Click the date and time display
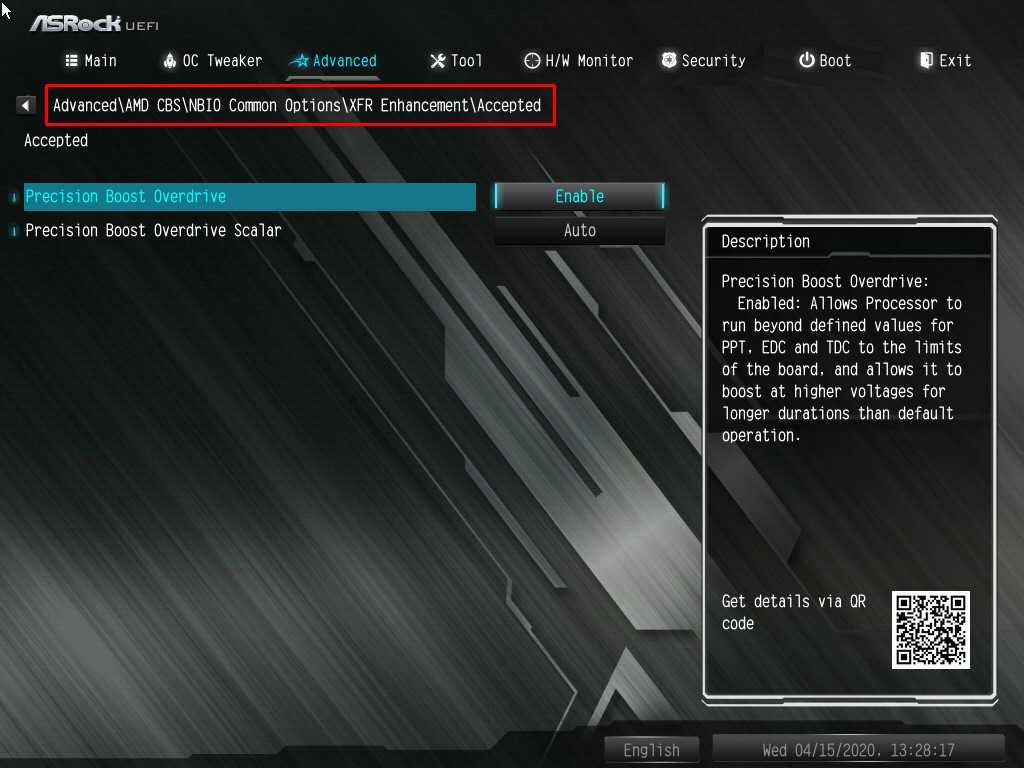1024x768 pixels. [x=858, y=750]
